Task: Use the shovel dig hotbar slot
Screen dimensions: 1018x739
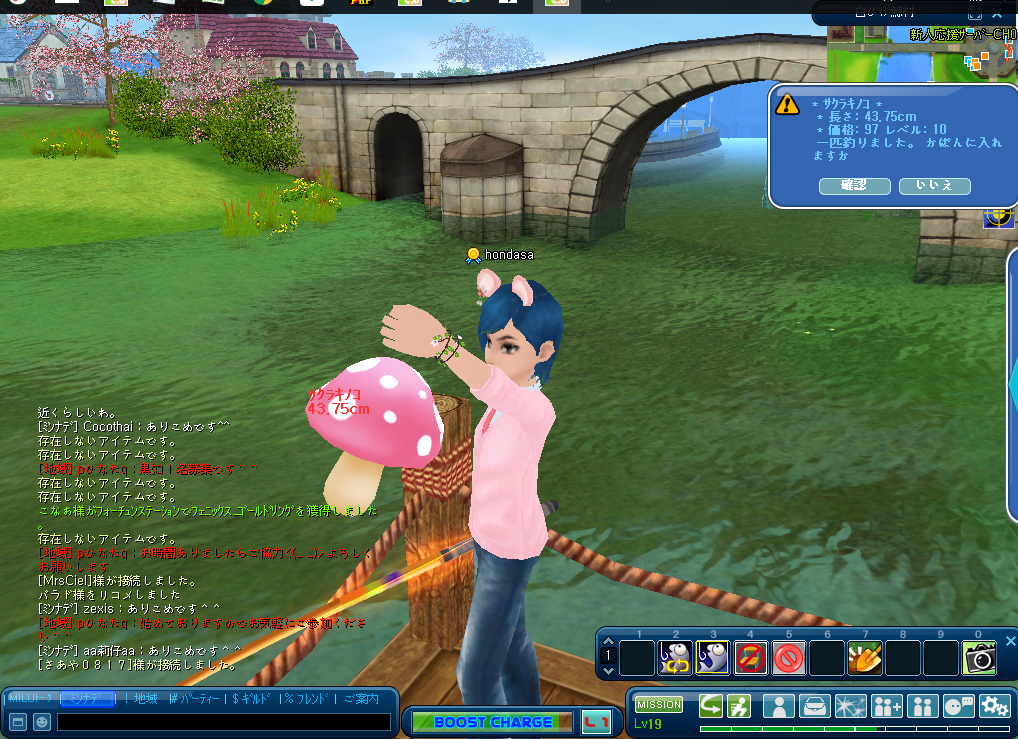Action: [x=865, y=658]
